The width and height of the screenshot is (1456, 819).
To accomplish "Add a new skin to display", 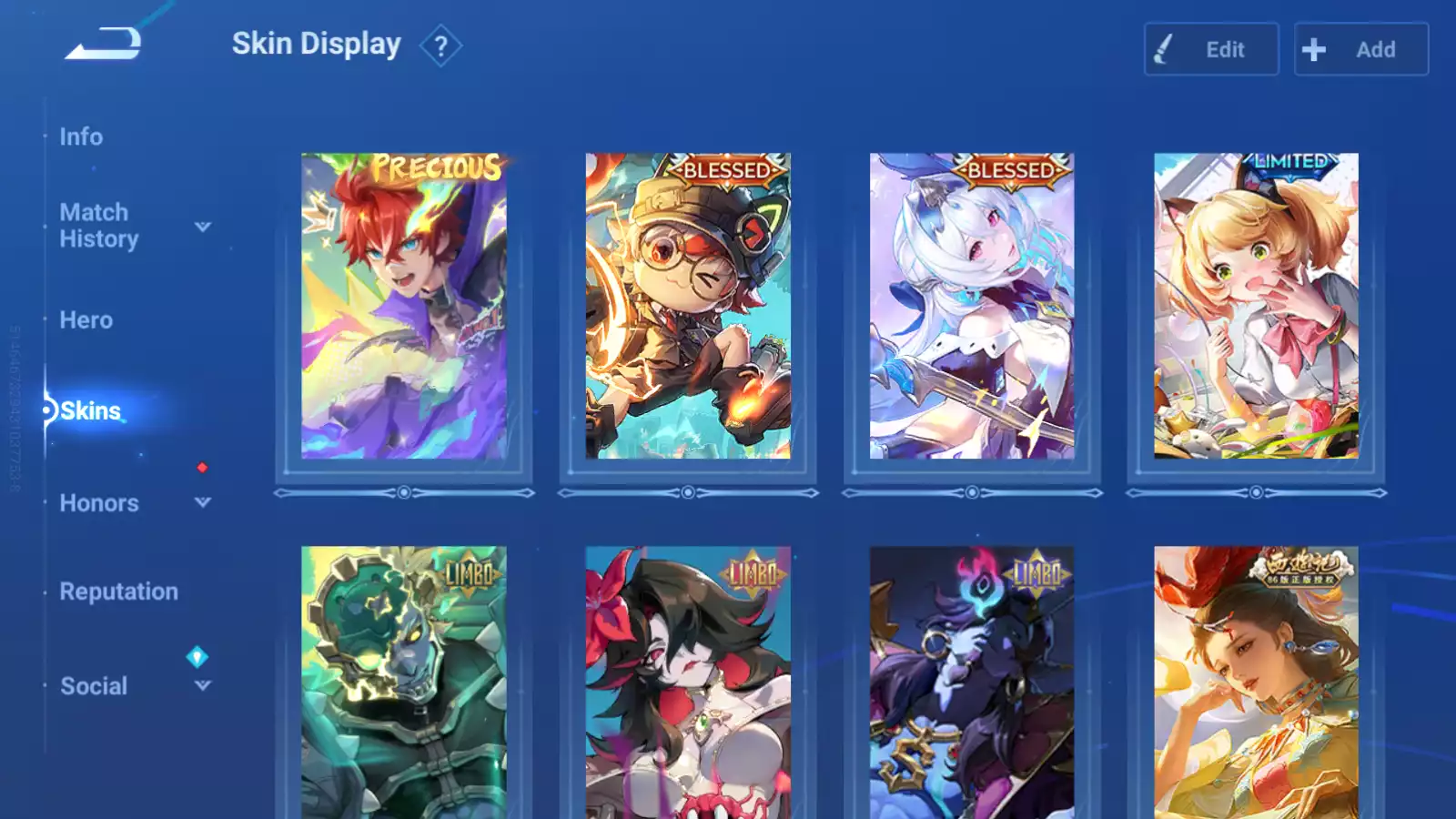I will click(1360, 49).
